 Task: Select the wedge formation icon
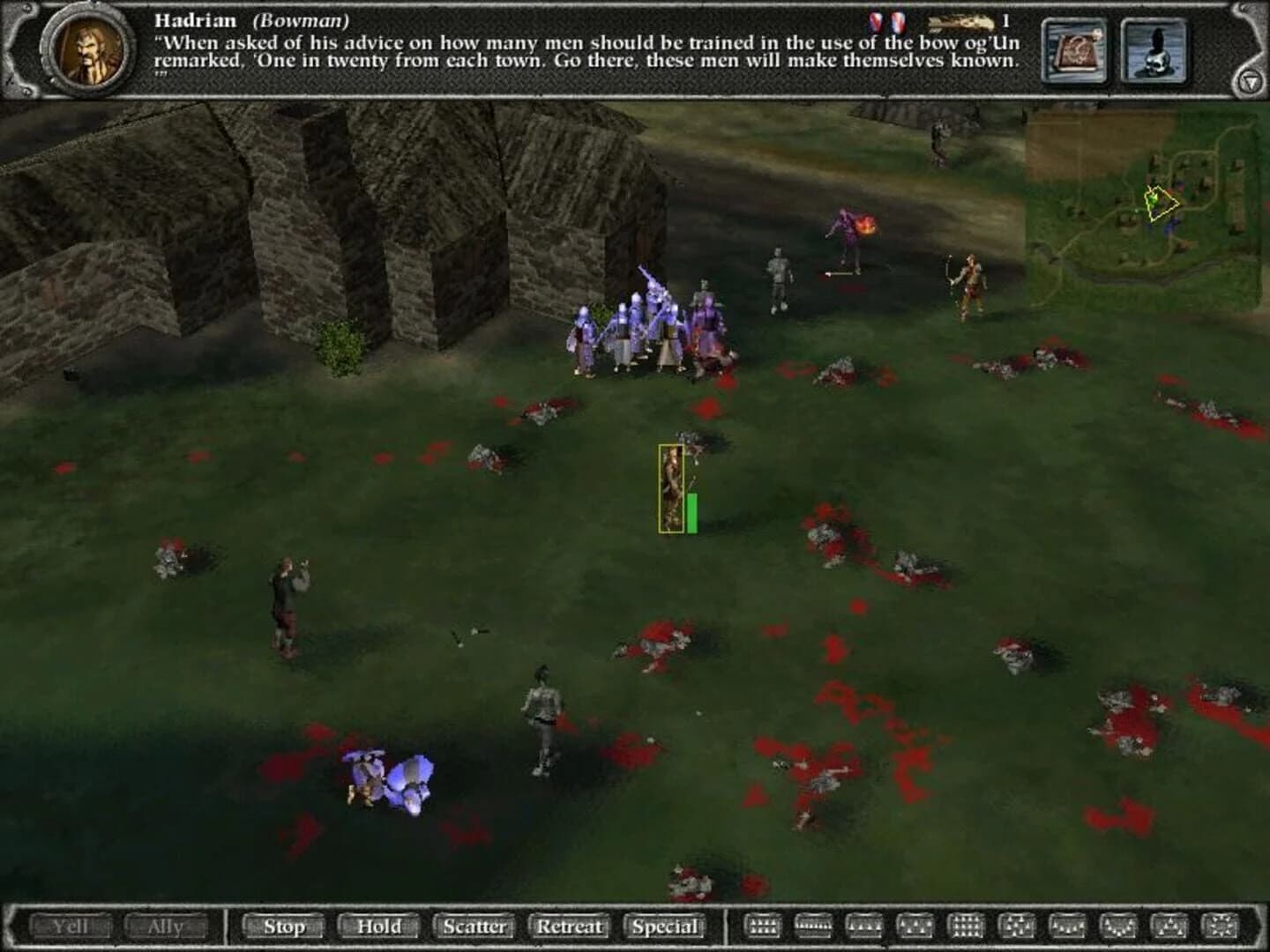coord(1169,927)
